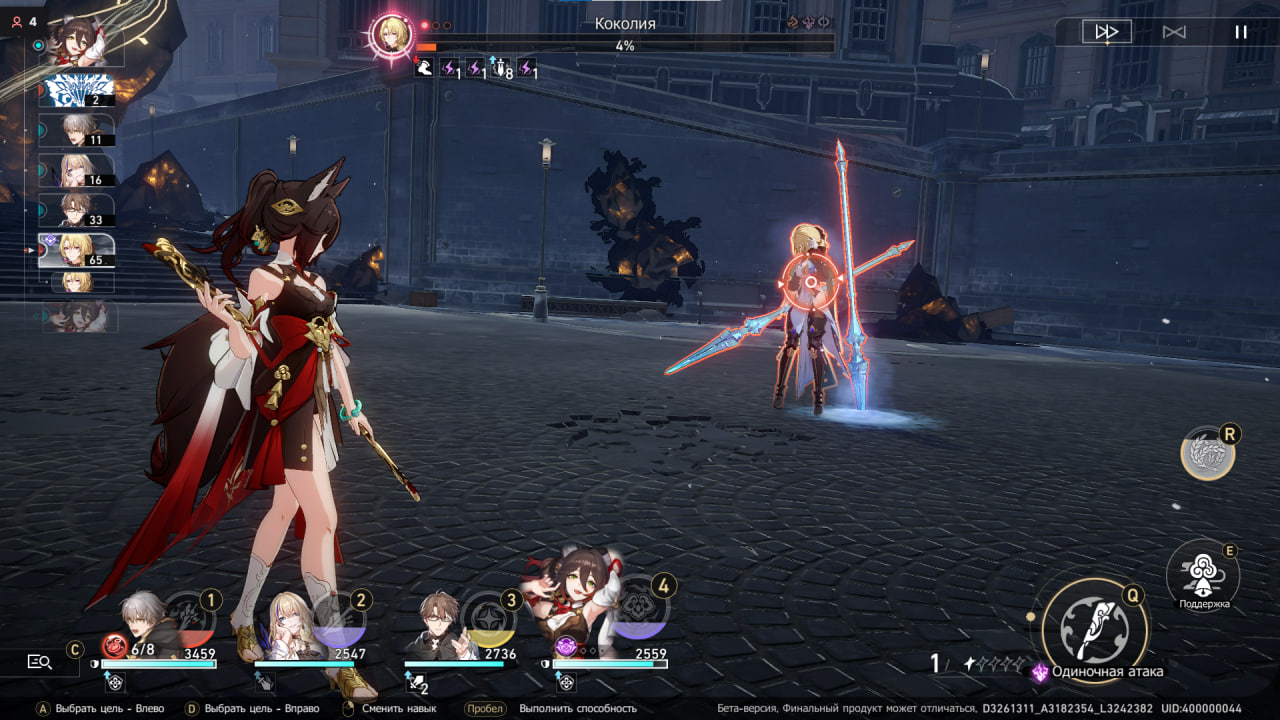Activate the Поддержка skill
Viewport: 1280px width, 720px height.
click(x=1202, y=574)
